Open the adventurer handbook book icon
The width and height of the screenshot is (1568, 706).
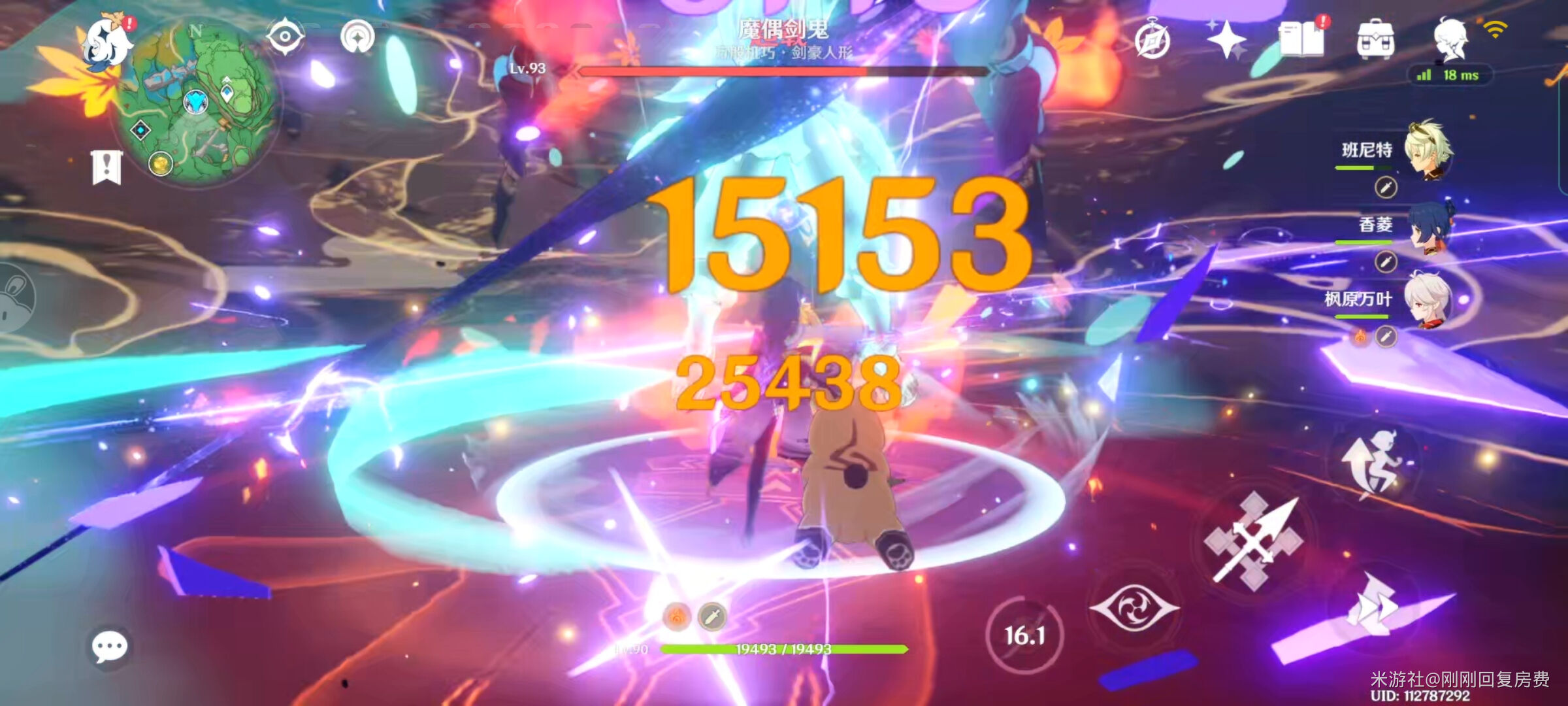[1301, 39]
